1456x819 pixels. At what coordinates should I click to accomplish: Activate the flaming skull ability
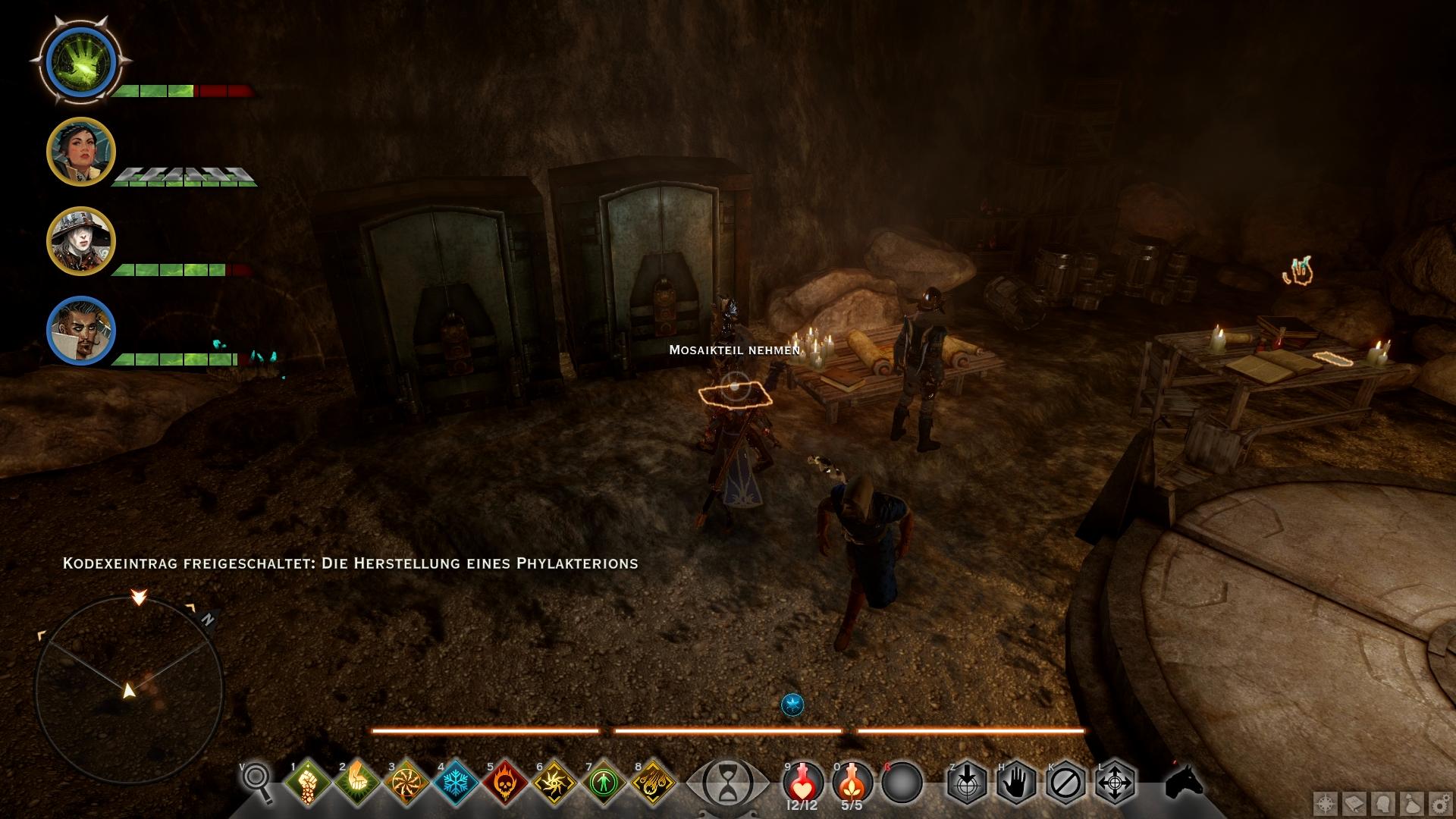coord(504,783)
